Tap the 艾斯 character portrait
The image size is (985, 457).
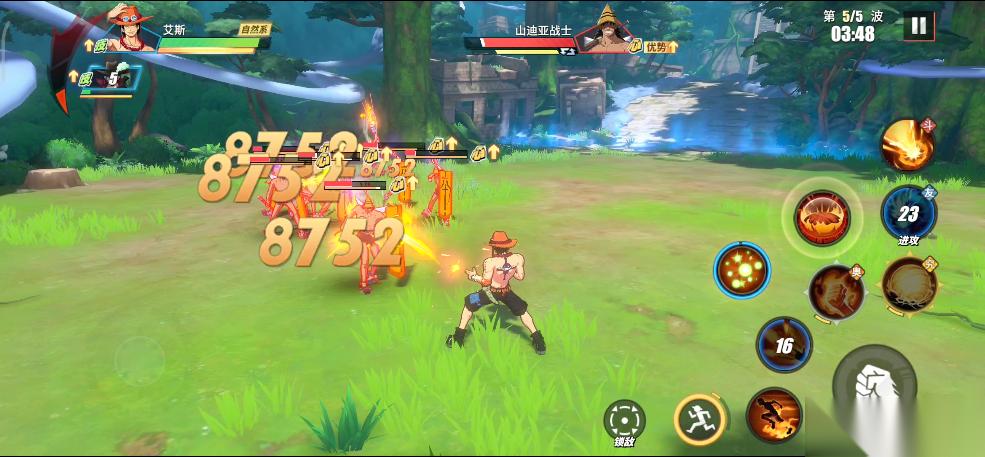pyautogui.click(x=130, y=32)
